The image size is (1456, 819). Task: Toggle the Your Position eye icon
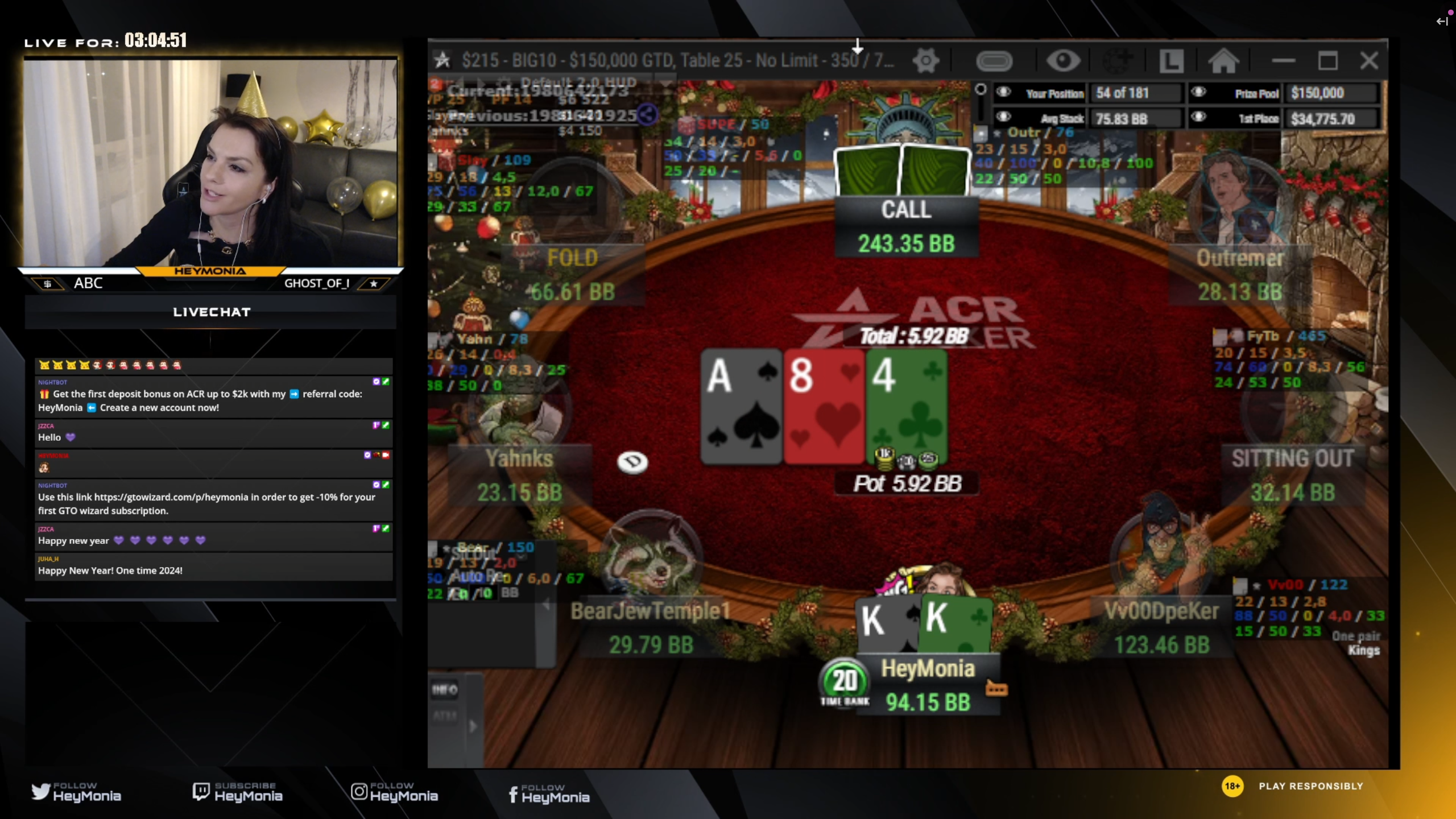pos(1004,92)
